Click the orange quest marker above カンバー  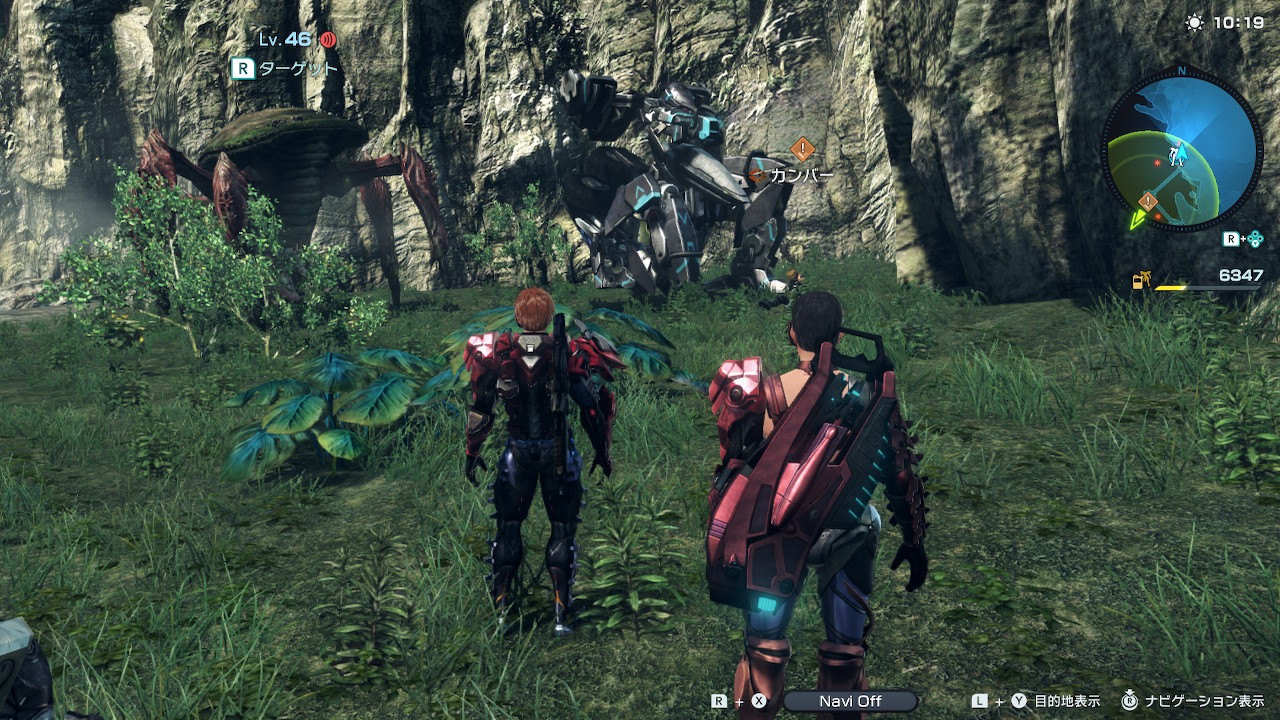[x=802, y=149]
